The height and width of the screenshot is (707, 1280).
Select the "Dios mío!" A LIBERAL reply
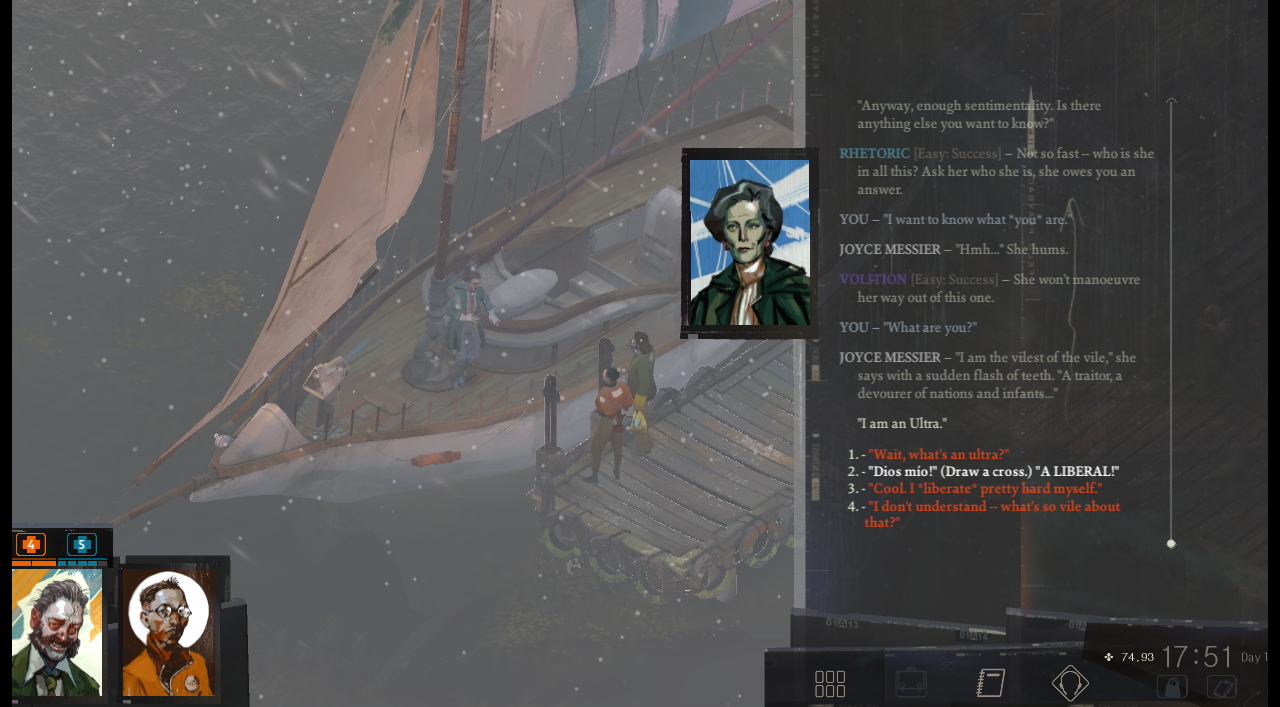click(x=993, y=471)
